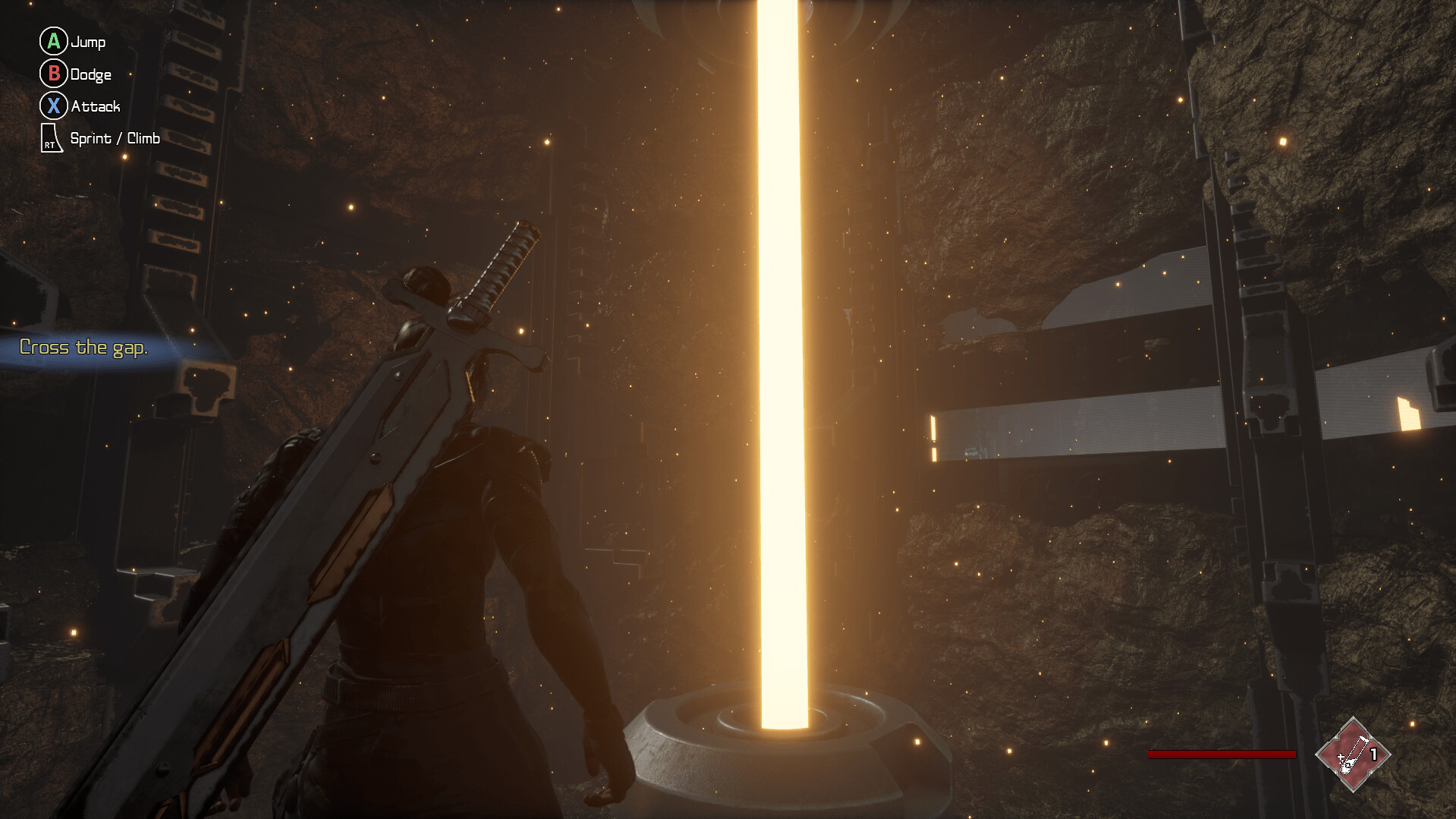Click the blue X Attack button prompt
This screenshot has height=819, width=1456.
[x=53, y=106]
